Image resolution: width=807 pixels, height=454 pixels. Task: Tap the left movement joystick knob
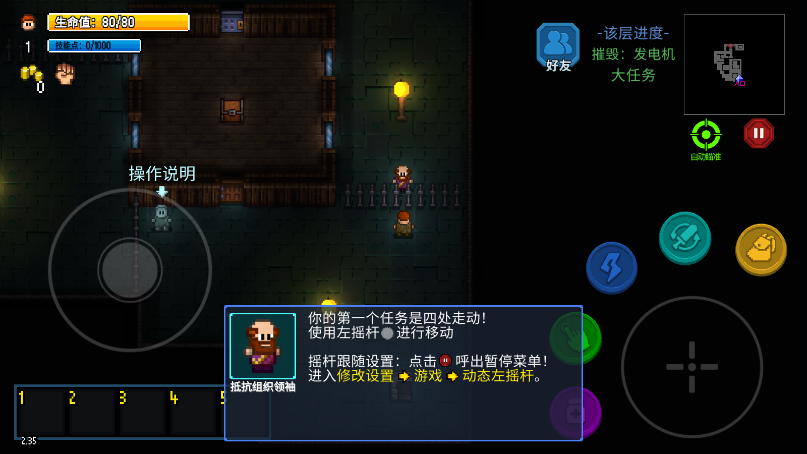130,269
